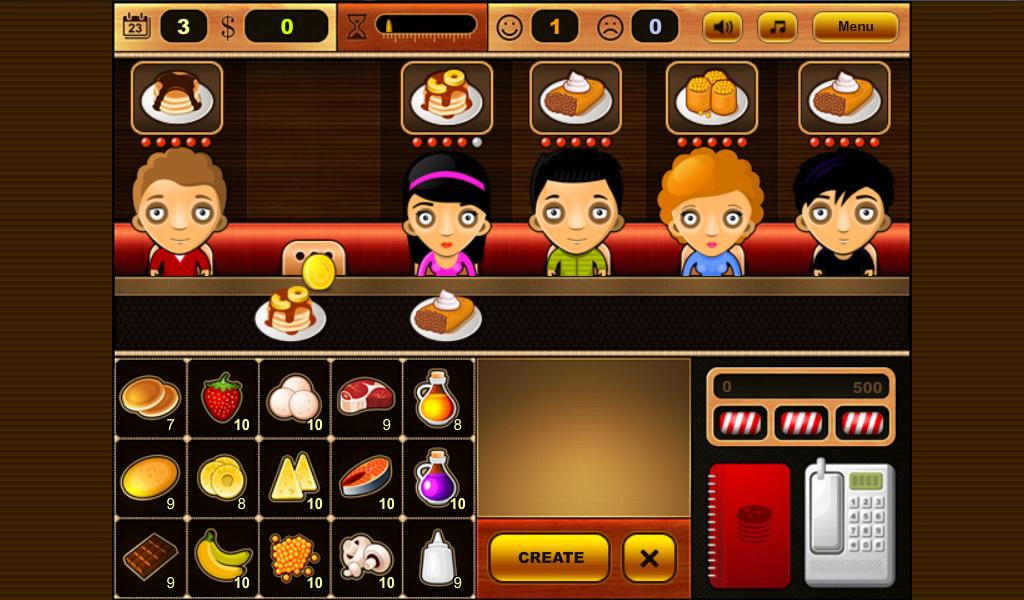Clear ingredients with the X button
Viewport: 1024px width, 600px height.
(x=649, y=557)
